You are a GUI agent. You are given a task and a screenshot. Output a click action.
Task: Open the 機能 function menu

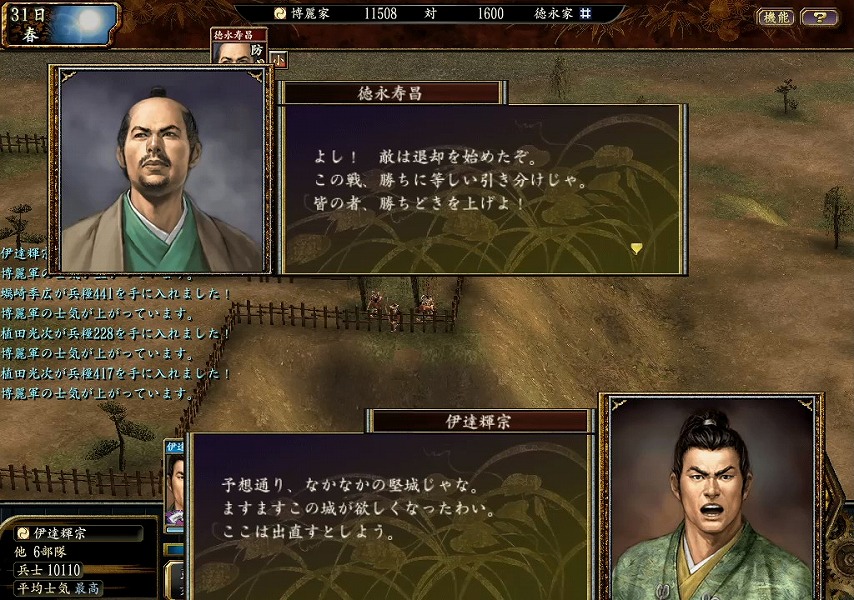[x=775, y=17]
